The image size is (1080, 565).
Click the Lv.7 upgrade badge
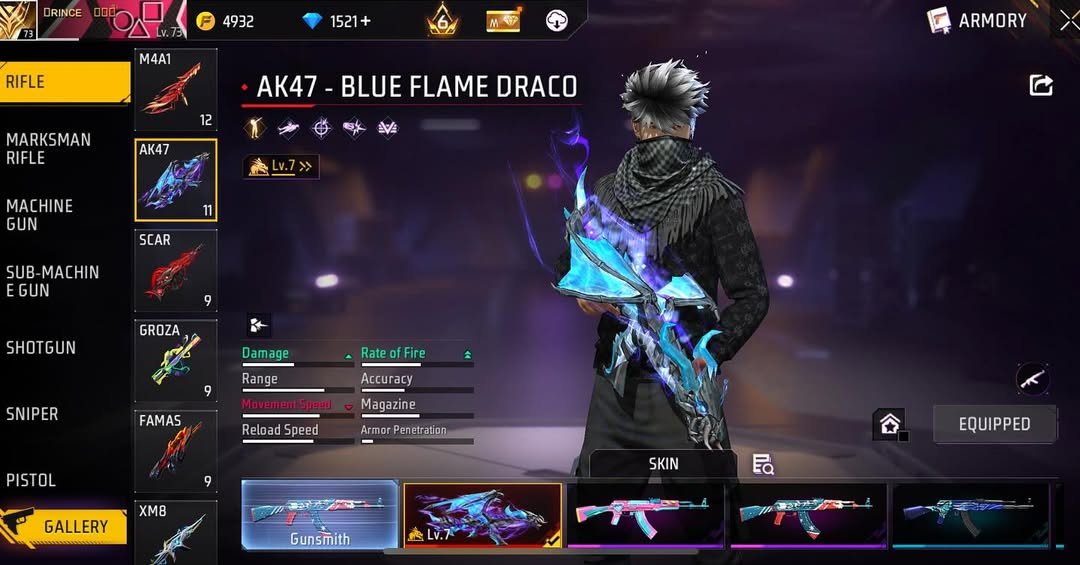pyautogui.click(x=281, y=167)
